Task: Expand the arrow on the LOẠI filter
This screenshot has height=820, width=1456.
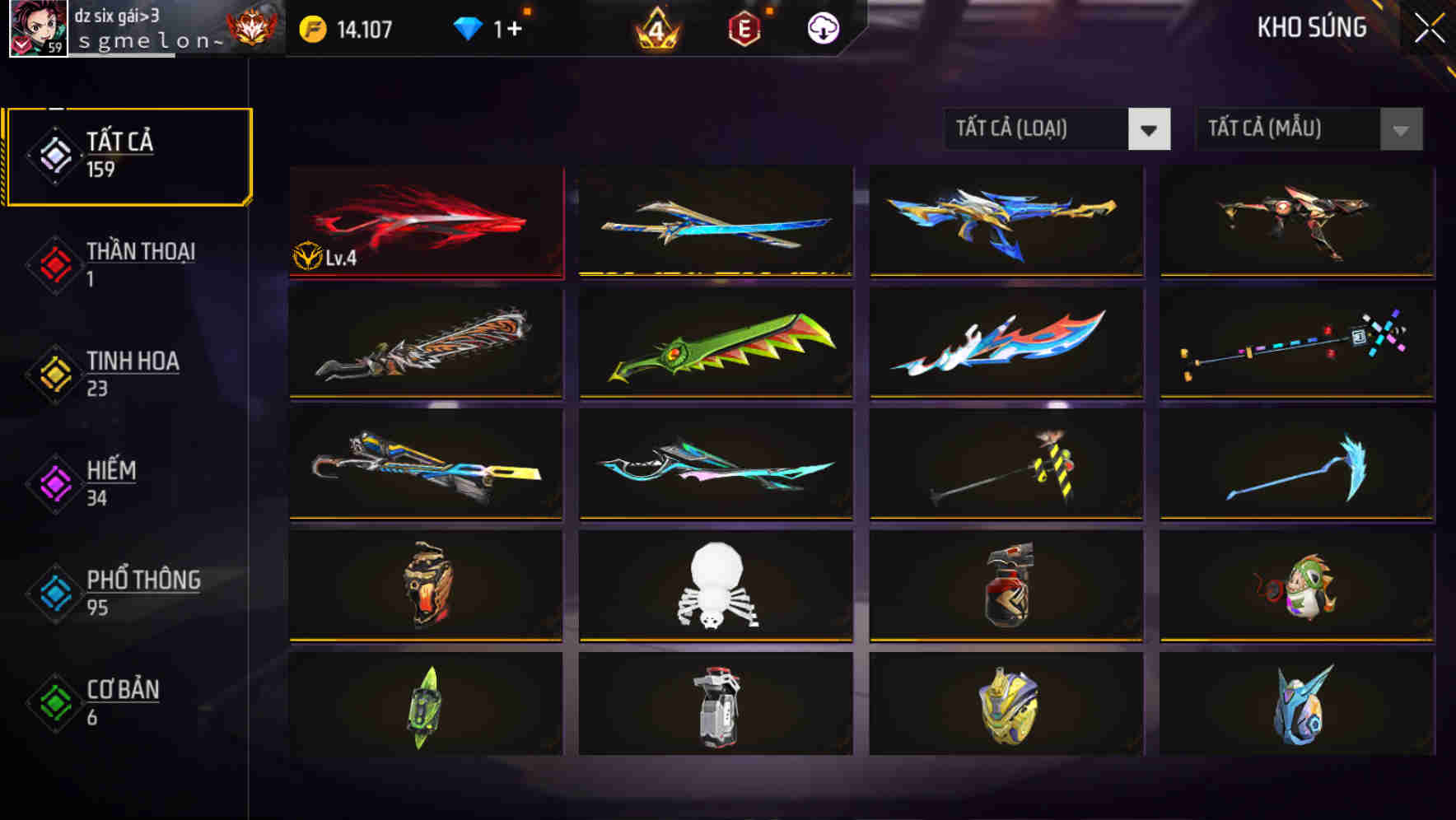Action: pyautogui.click(x=1151, y=129)
